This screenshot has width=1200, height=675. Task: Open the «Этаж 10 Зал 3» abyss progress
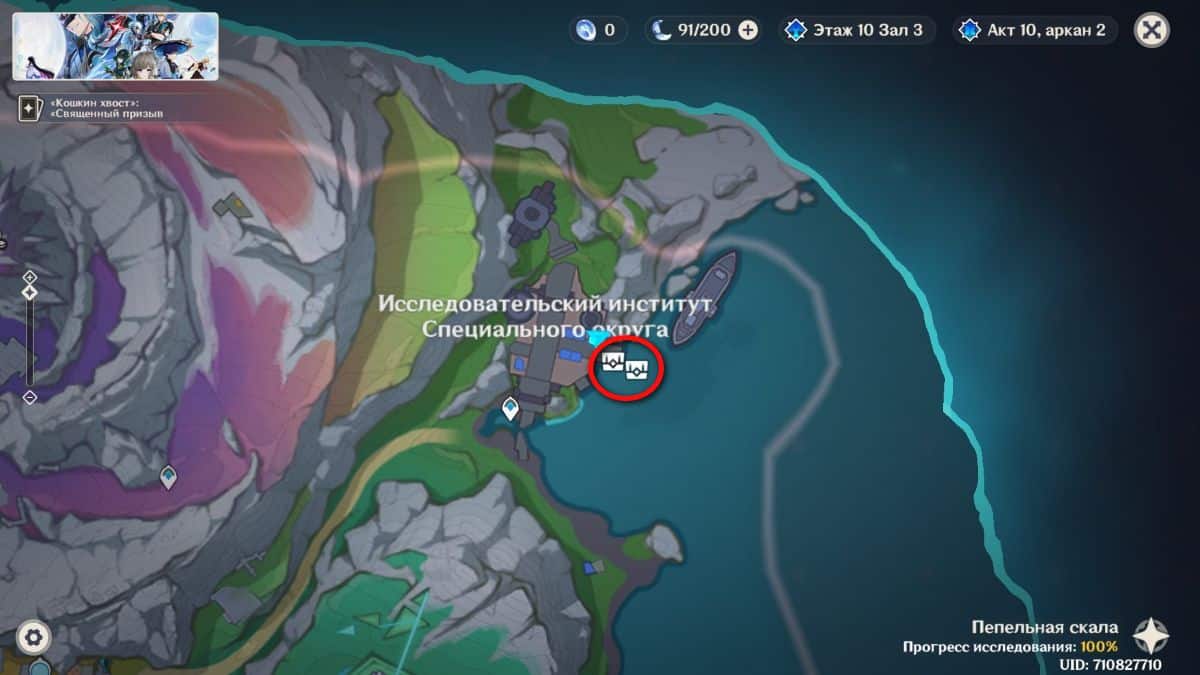pos(858,30)
